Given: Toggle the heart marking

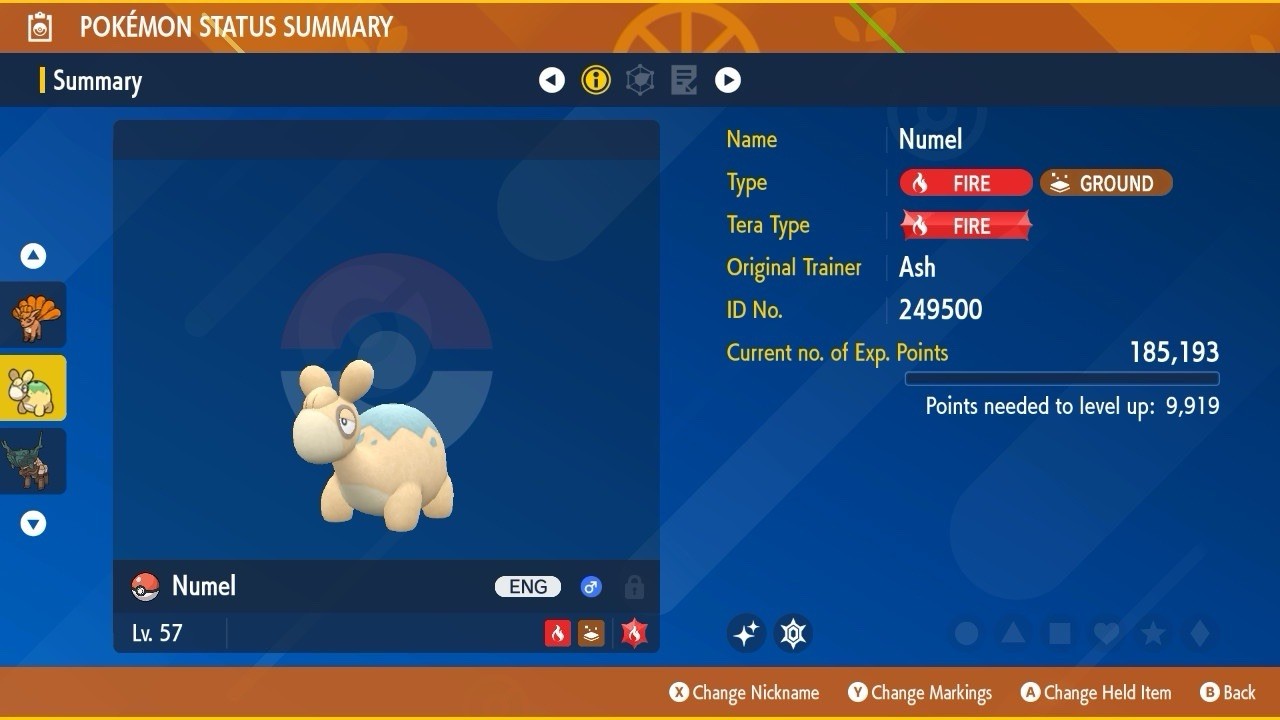Looking at the screenshot, I should pos(1106,633).
